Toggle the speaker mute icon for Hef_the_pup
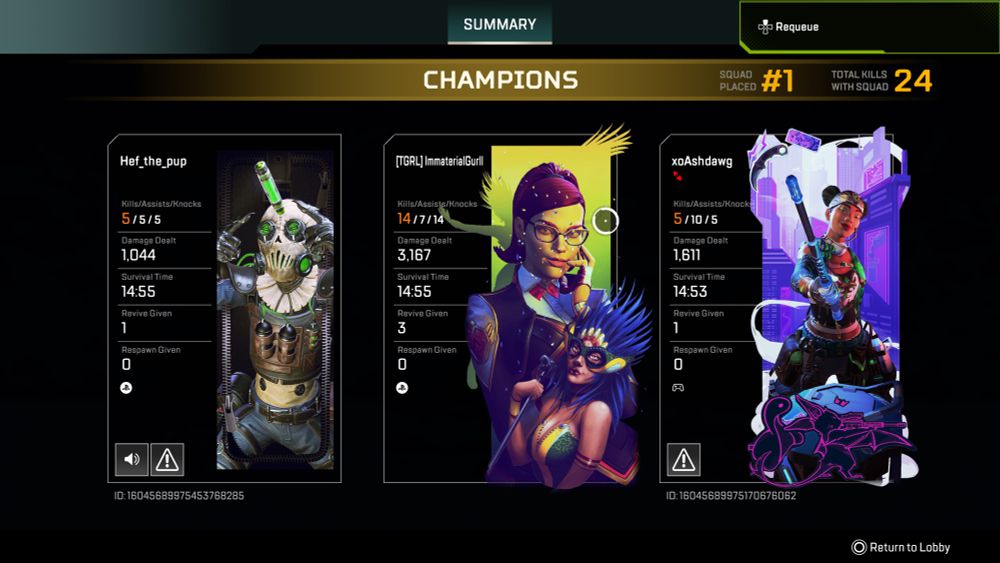Viewport: 1000px width, 563px height. (132, 459)
